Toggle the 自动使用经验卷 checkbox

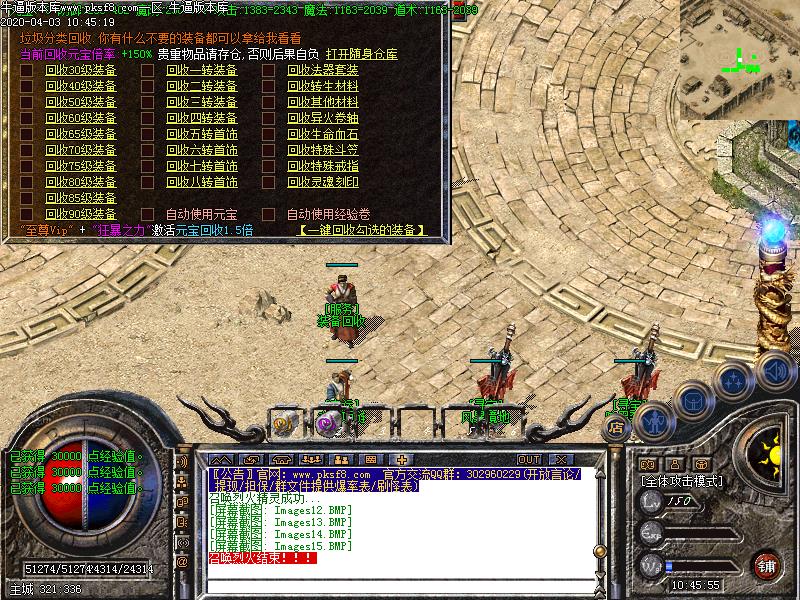click(268, 214)
